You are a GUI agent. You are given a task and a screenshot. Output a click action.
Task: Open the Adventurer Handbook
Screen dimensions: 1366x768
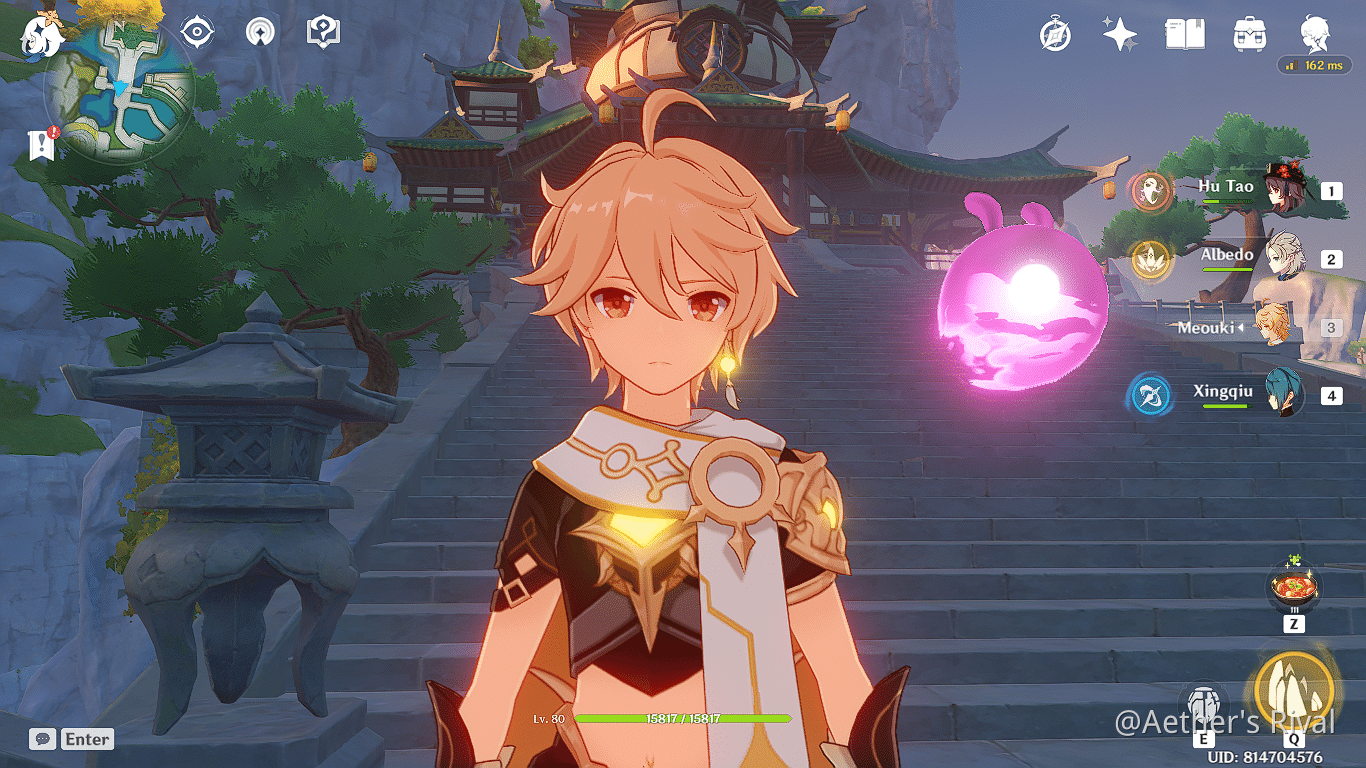(x=1185, y=32)
